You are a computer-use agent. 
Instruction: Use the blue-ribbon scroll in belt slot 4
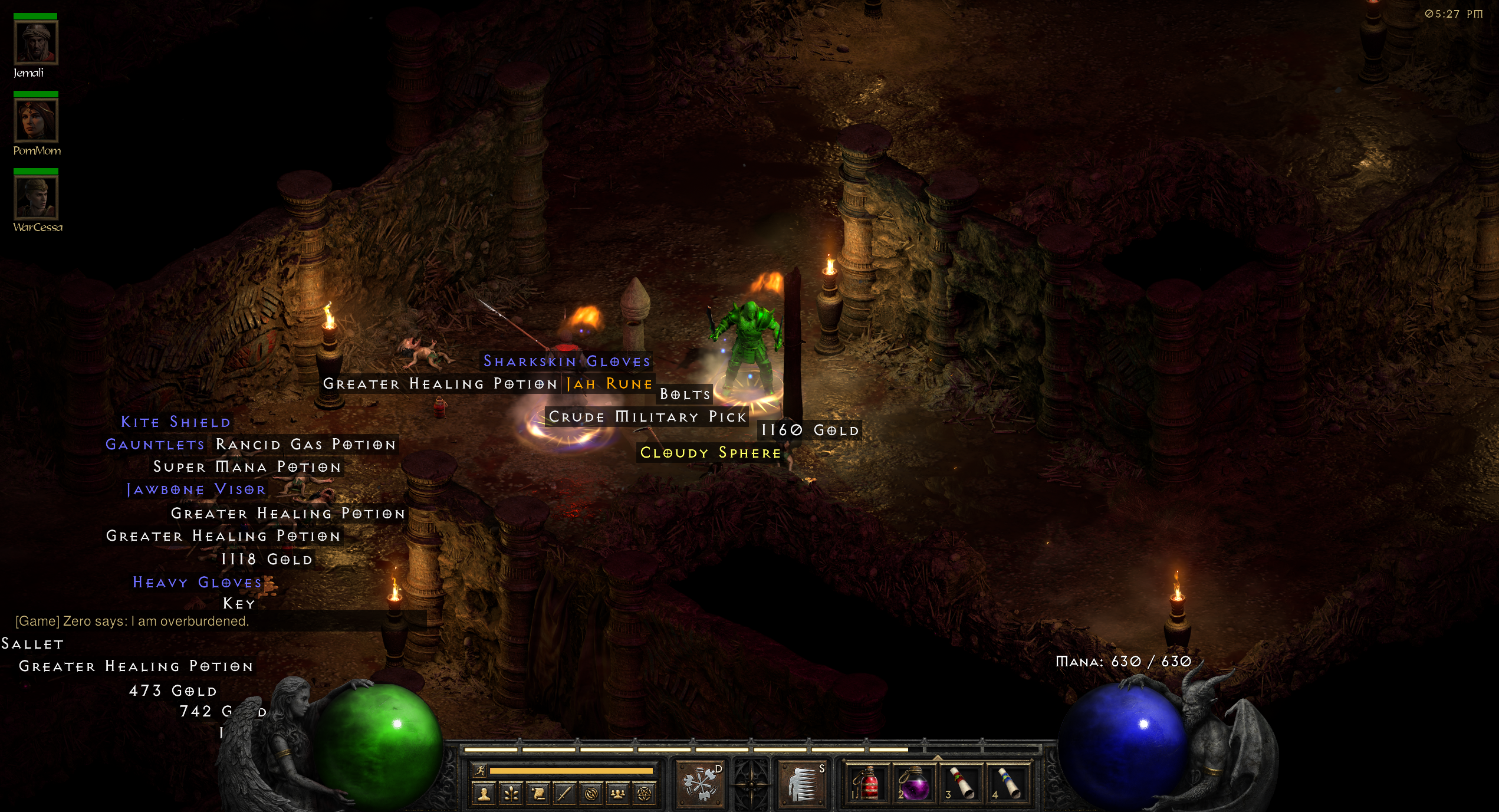pyautogui.click(x=1008, y=784)
